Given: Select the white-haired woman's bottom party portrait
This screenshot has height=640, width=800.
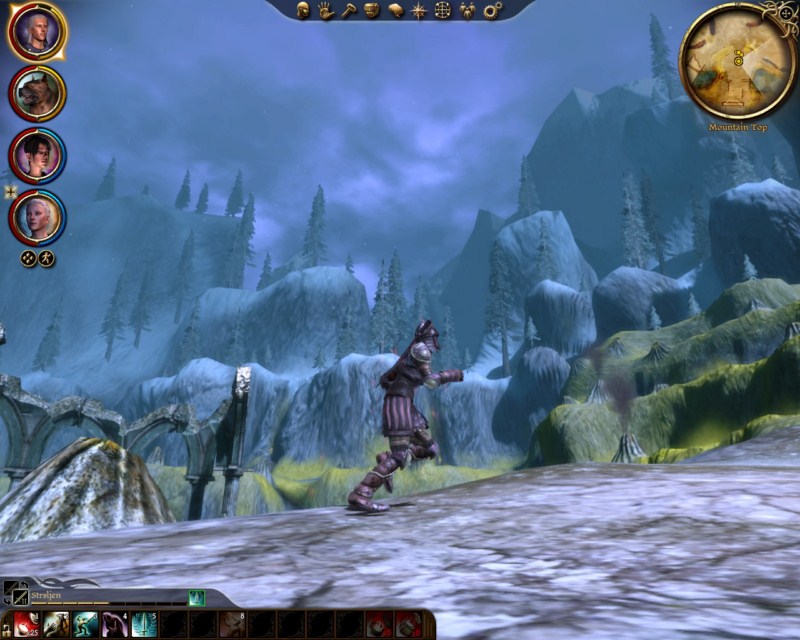Looking at the screenshot, I should pos(37,217).
